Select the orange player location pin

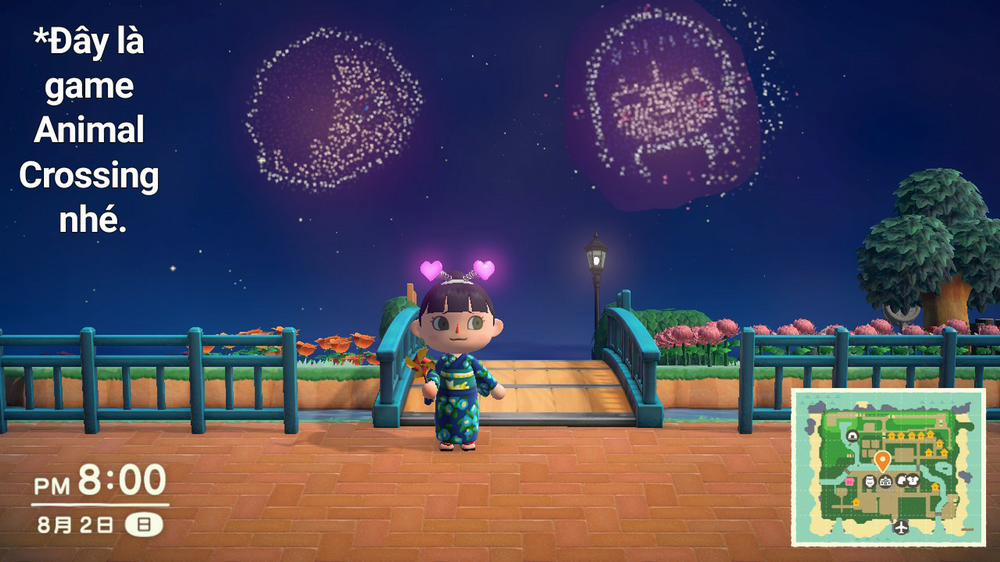(x=882, y=461)
